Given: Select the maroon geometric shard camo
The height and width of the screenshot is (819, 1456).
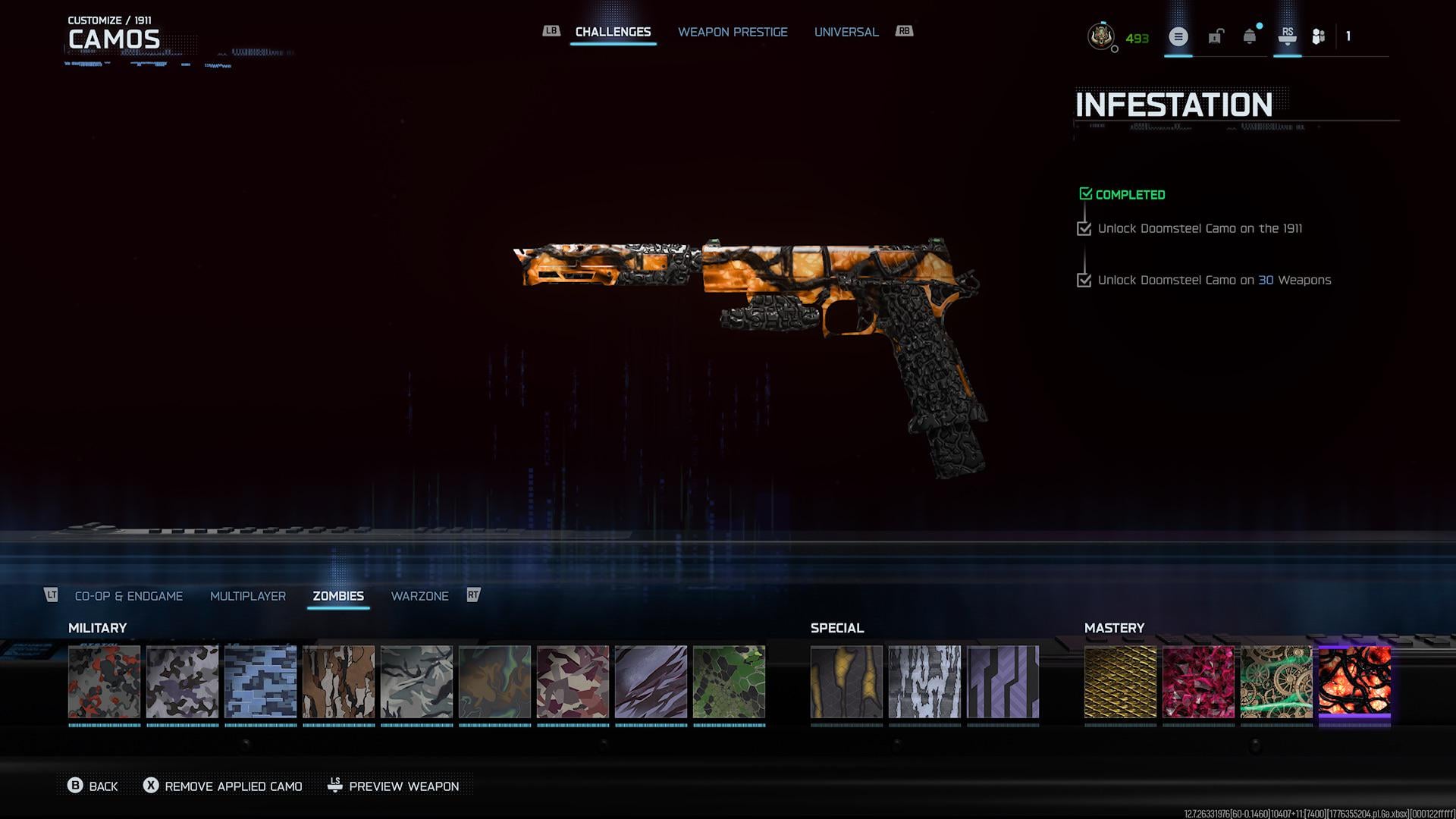Looking at the screenshot, I should [x=573, y=682].
